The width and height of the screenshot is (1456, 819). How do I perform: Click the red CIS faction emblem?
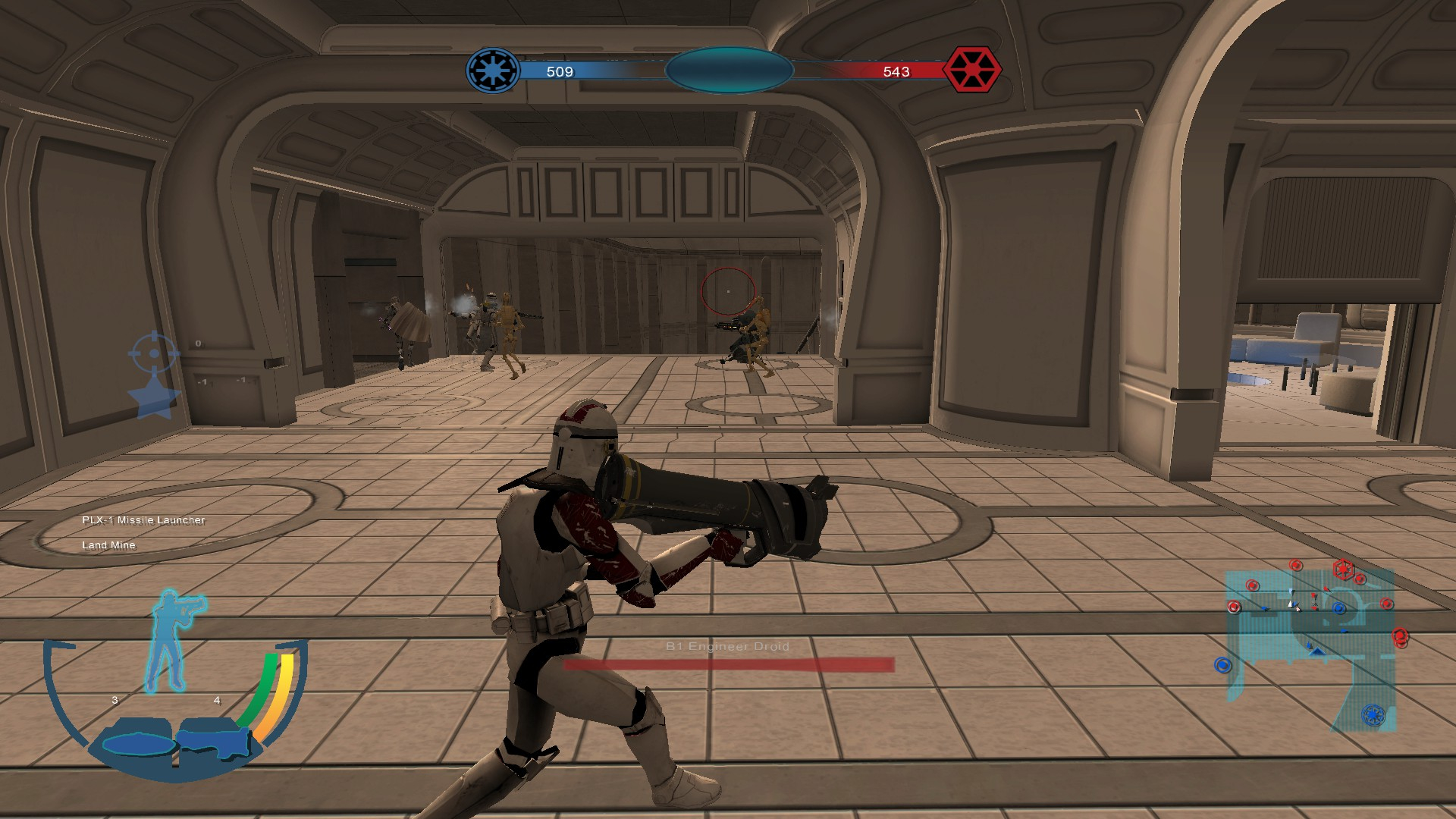[x=971, y=70]
